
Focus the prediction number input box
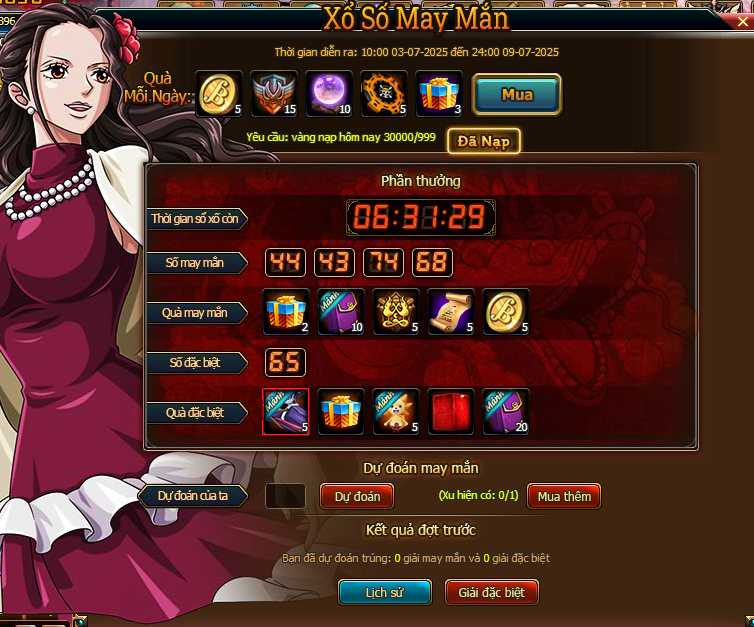tap(286, 496)
